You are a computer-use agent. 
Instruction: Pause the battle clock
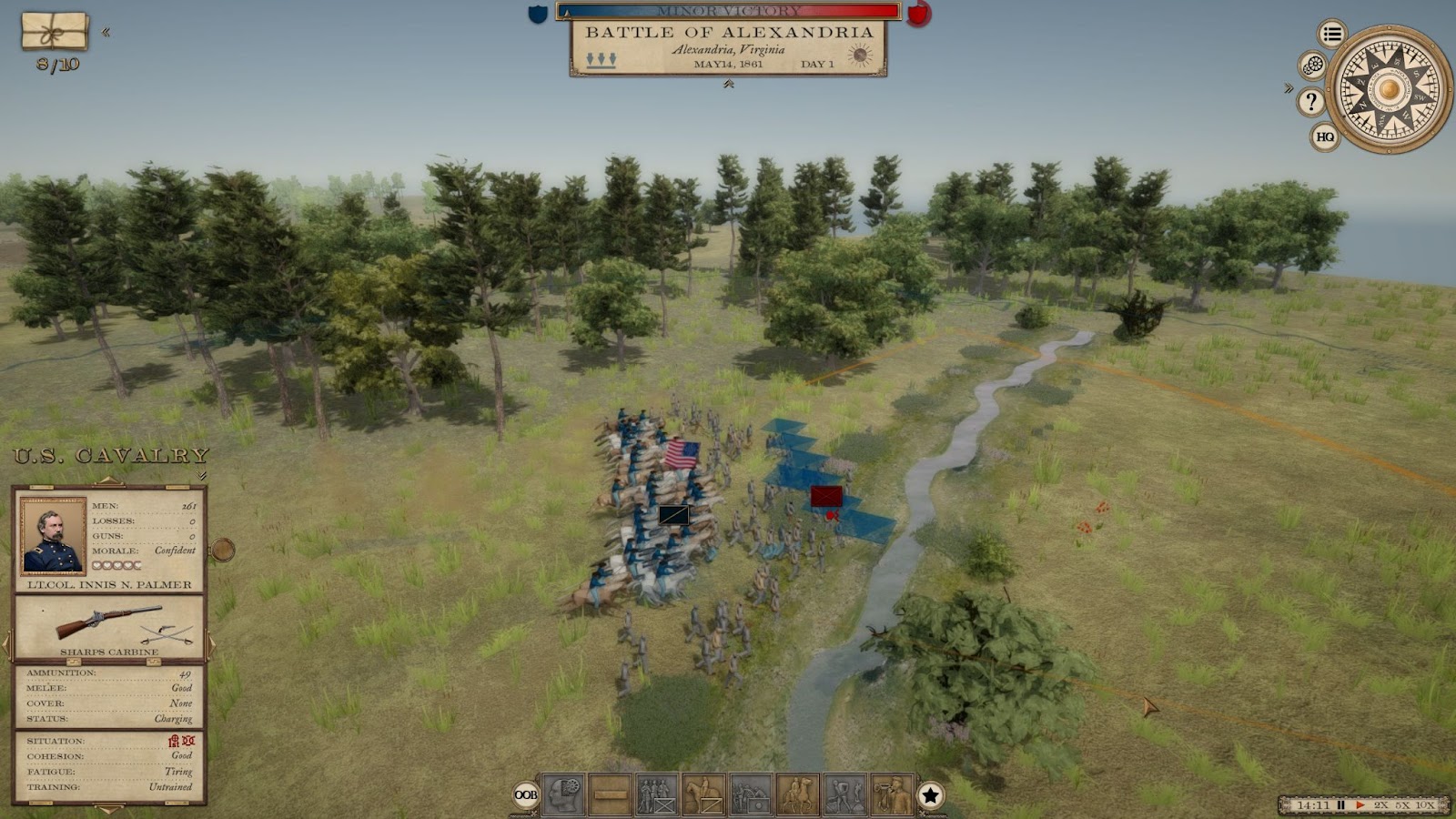coord(1340,805)
